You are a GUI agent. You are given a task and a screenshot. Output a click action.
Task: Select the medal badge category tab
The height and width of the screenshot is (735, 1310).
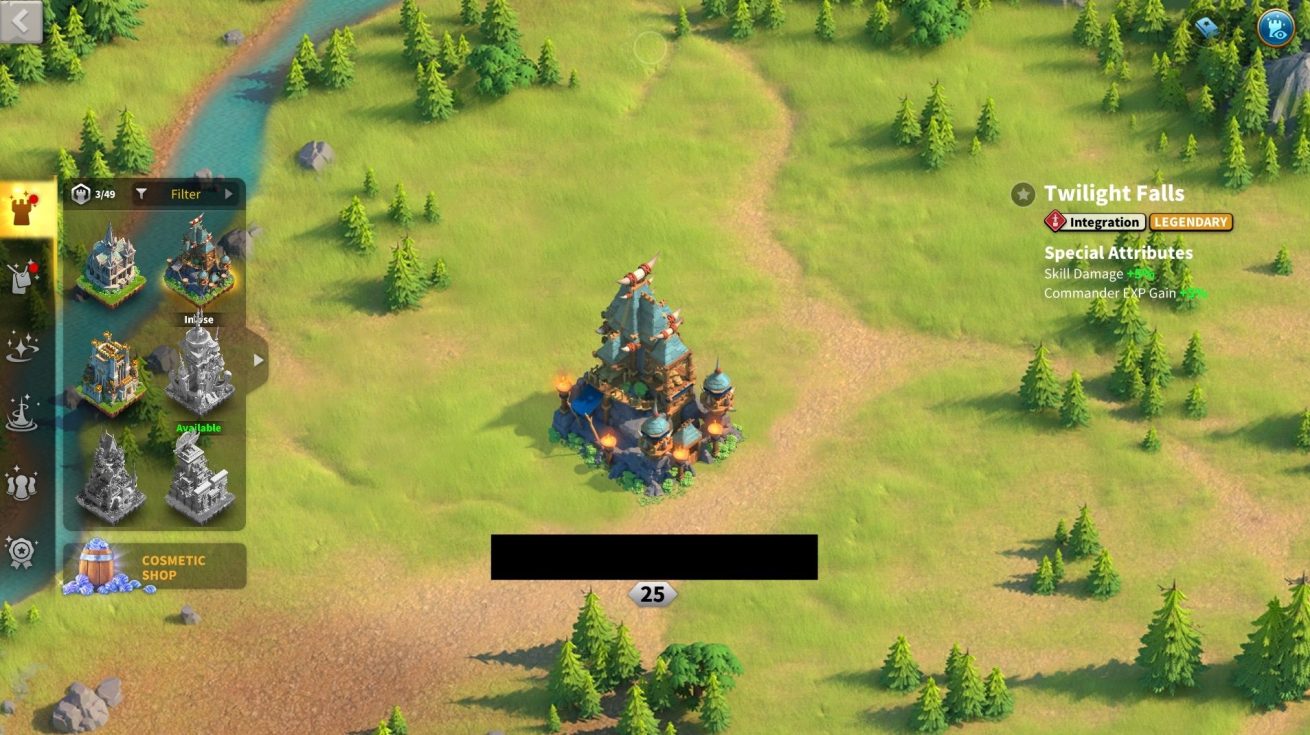point(22,552)
